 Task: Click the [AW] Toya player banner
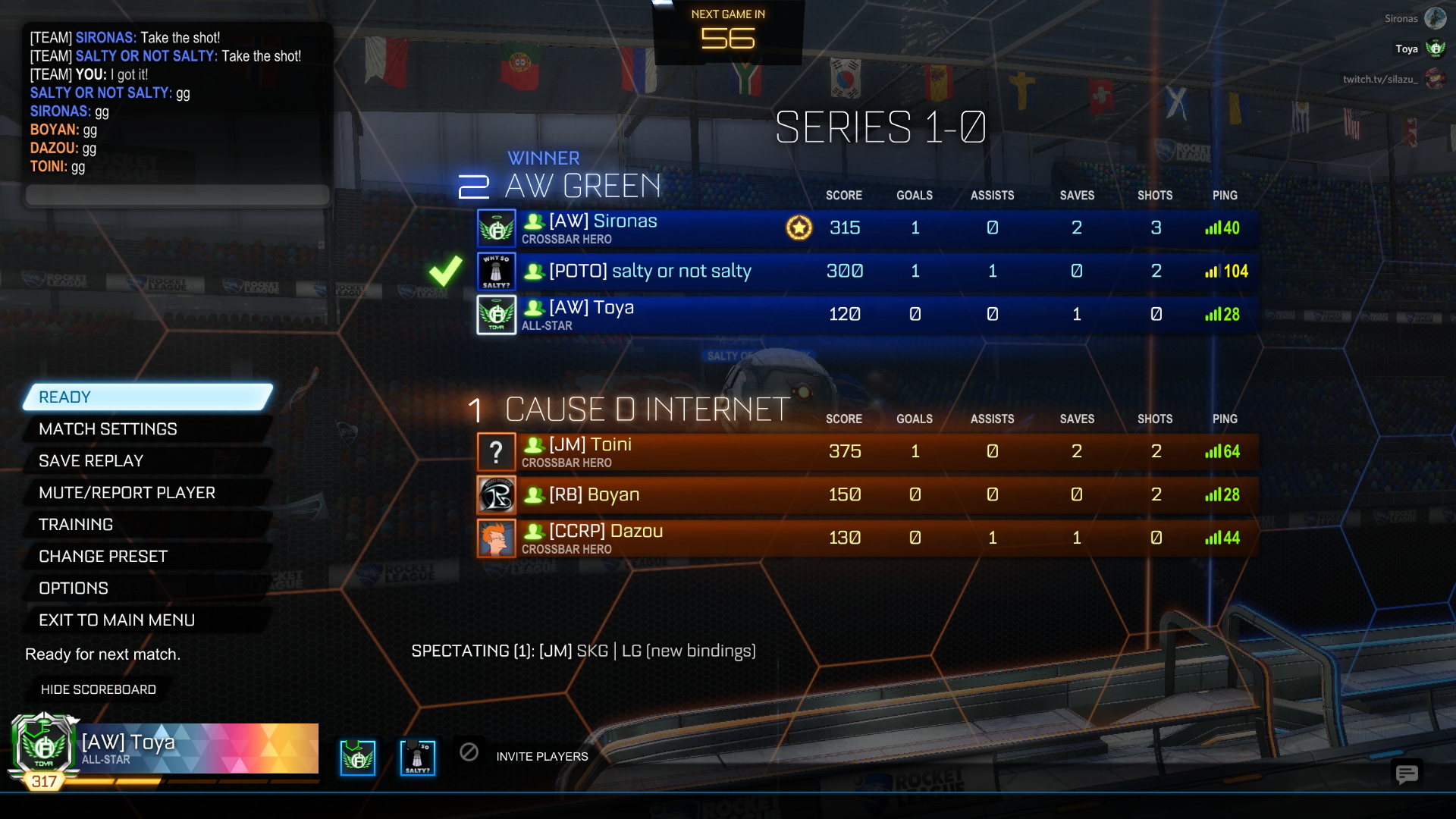tap(199, 748)
